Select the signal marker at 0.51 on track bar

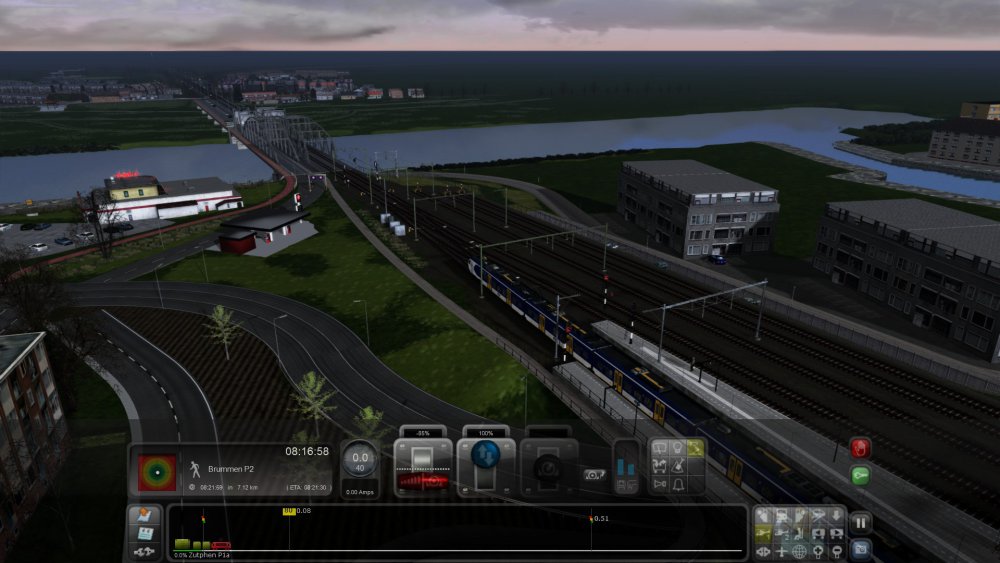tap(590, 519)
